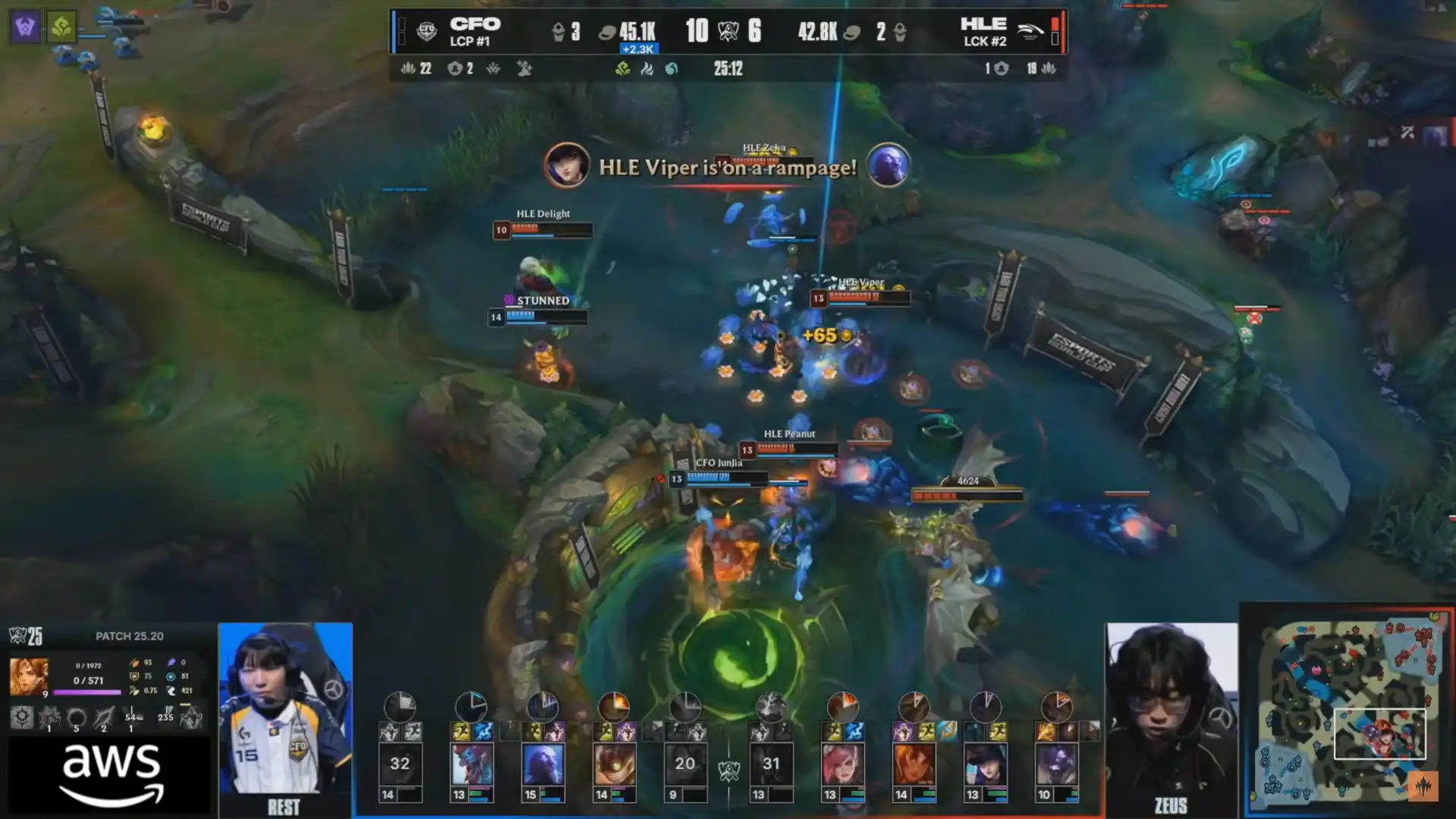Viewport: 1456px width, 819px height.
Task: Select the dead champion showing 20 respawn timer
Action: 685,764
